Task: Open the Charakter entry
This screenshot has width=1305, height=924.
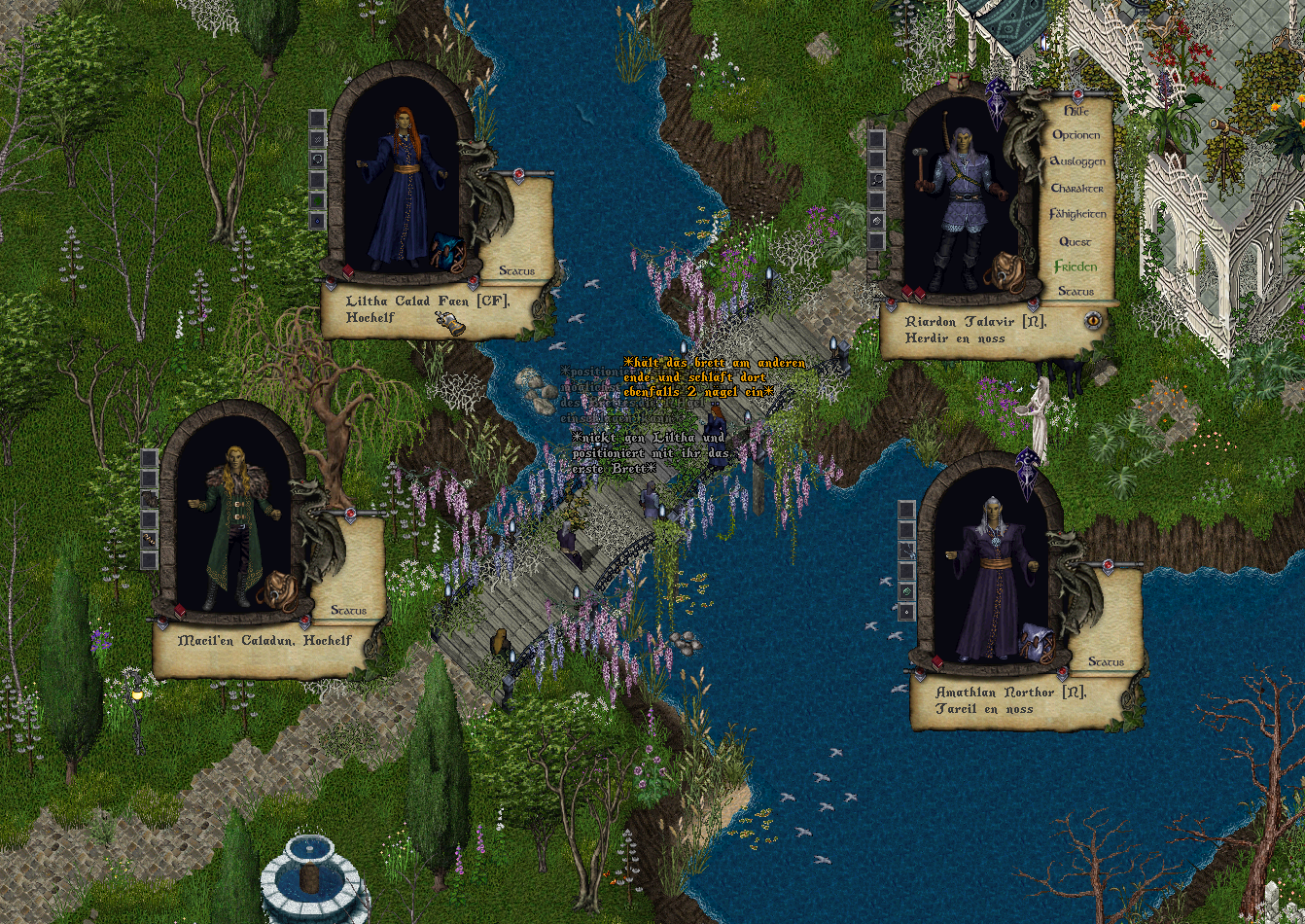Action: click(x=1076, y=188)
